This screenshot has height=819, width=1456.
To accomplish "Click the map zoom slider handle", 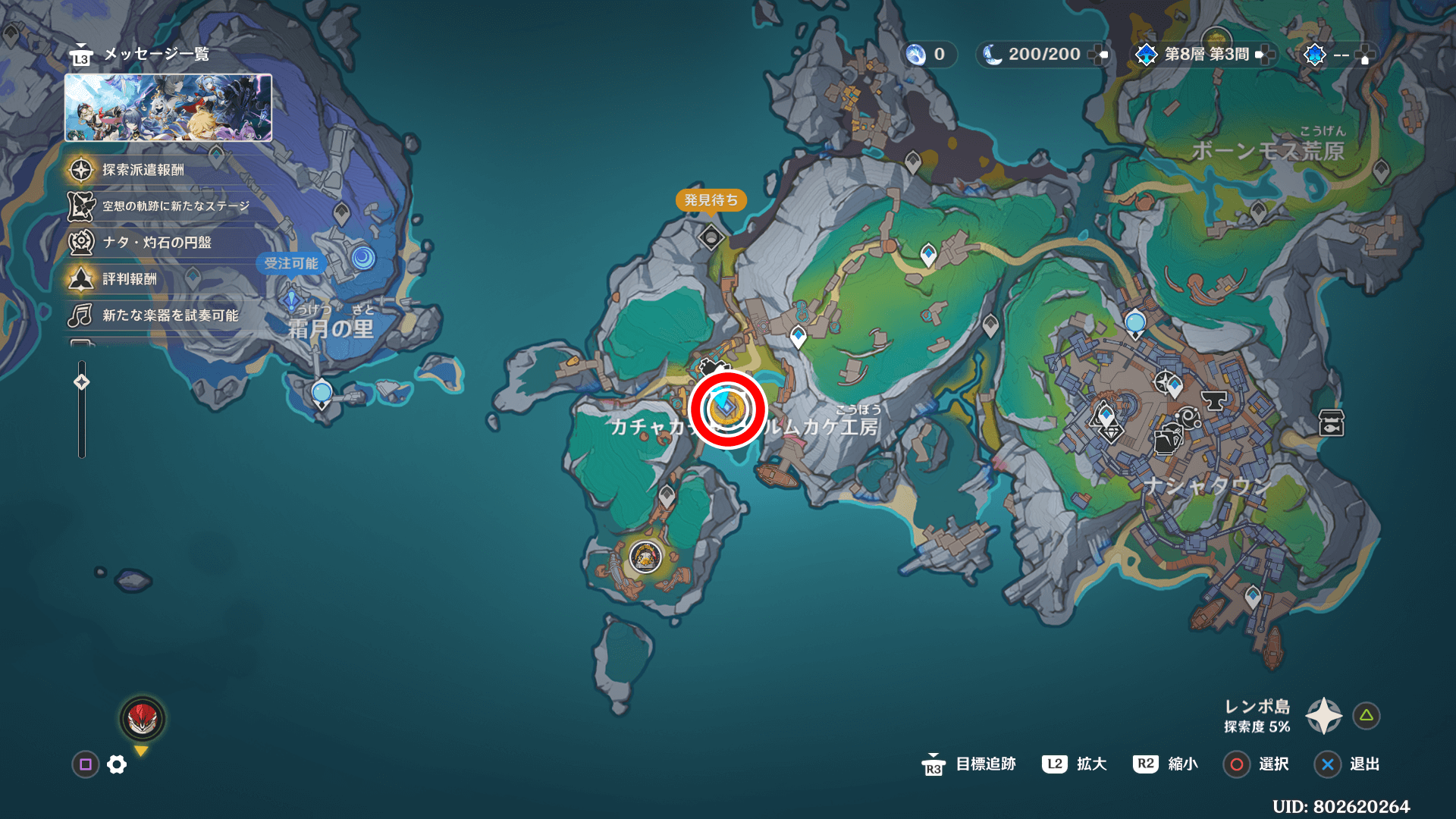I will tap(82, 382).
